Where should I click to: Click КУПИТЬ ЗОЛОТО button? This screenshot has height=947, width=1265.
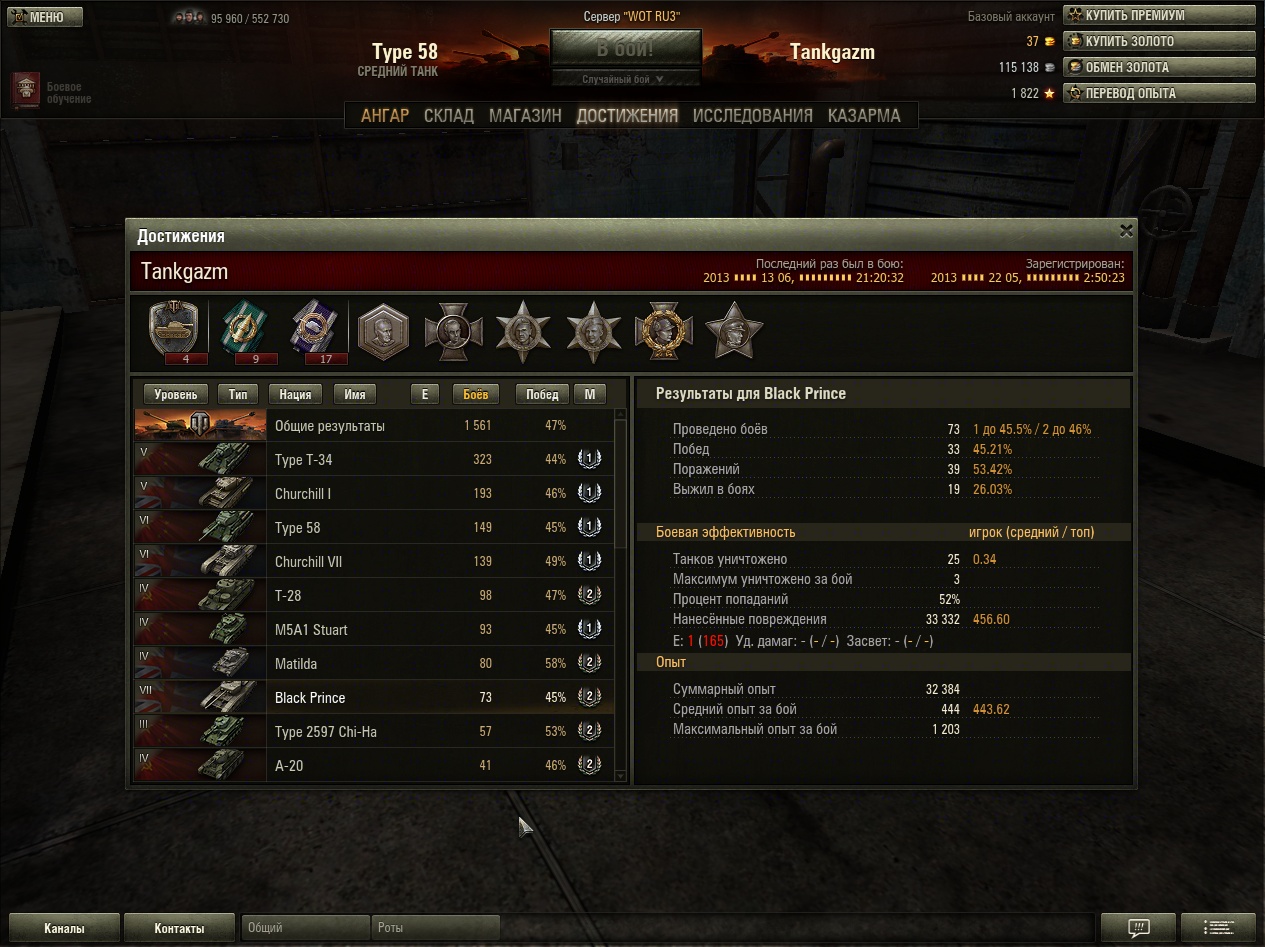[1158, 41]
